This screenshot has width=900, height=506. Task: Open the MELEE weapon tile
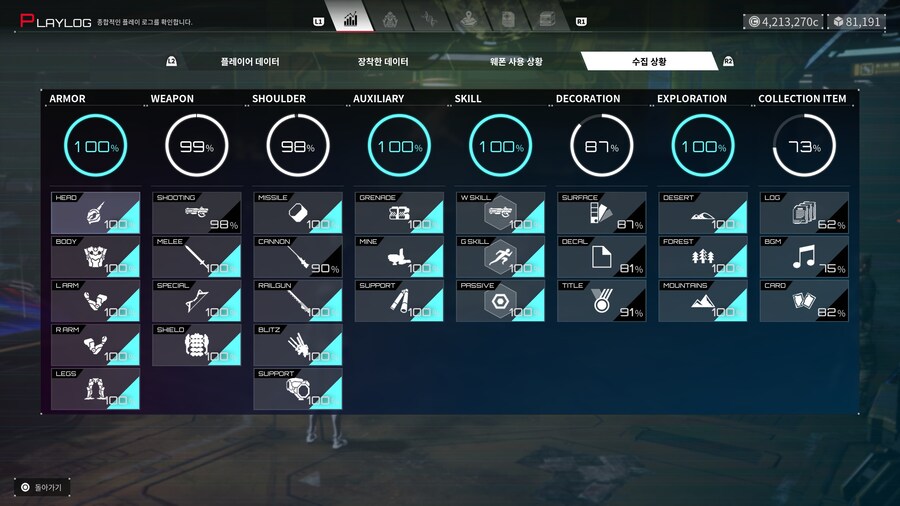tap(196, 257)
